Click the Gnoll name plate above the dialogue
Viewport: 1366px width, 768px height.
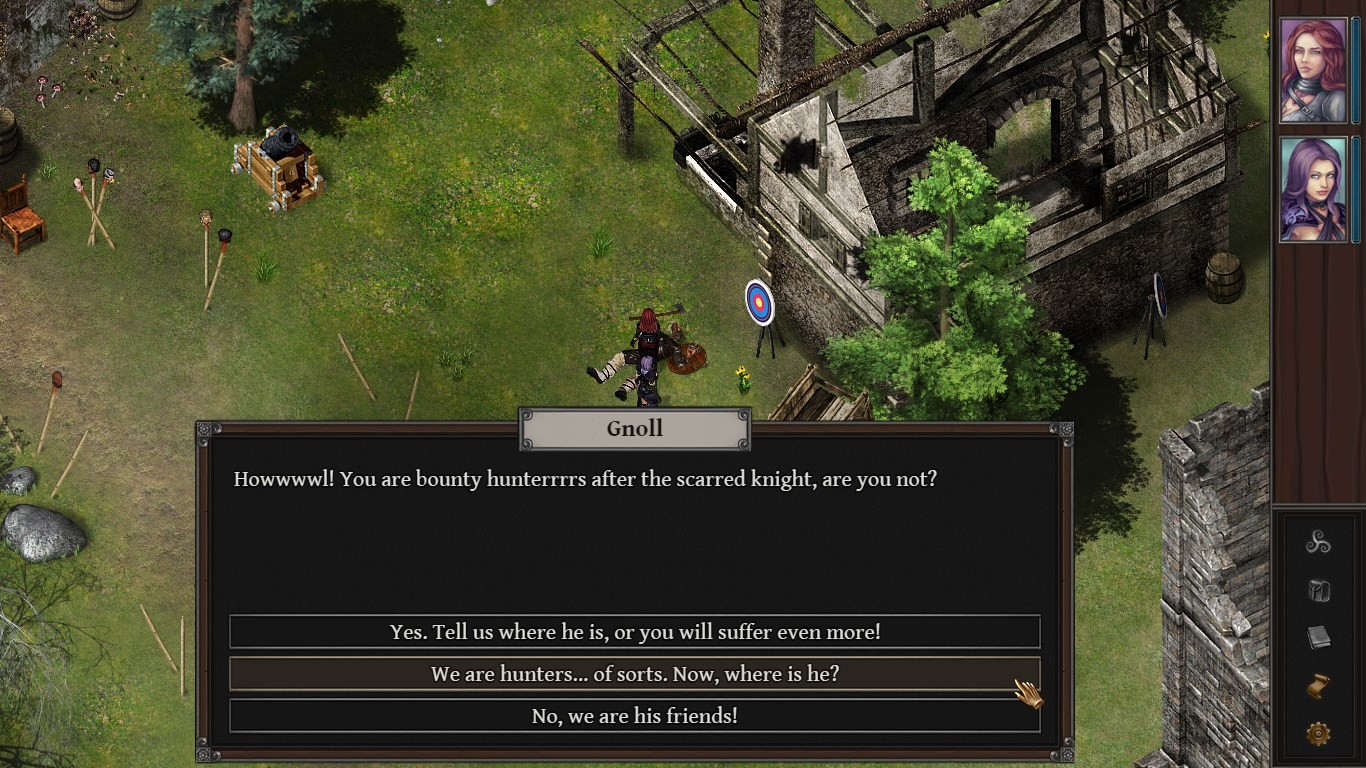tap(634, 428)
